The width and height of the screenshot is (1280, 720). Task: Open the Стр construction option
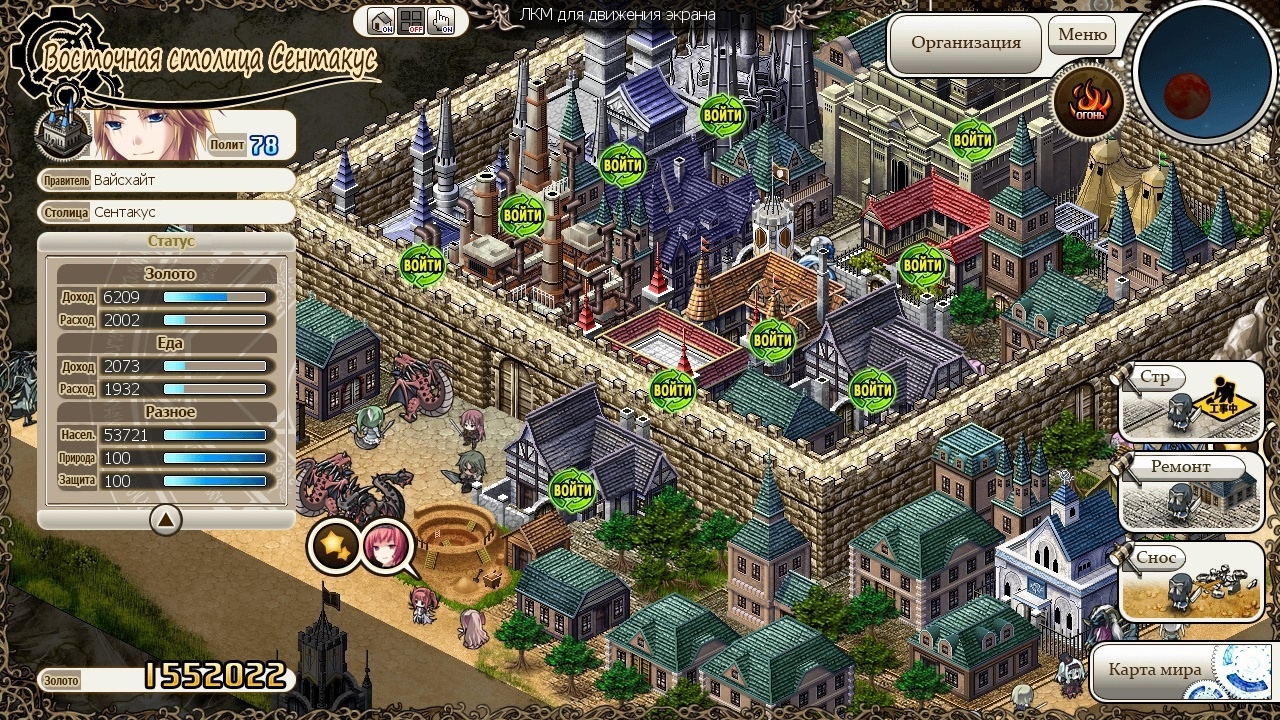(x=1190, y=402)
